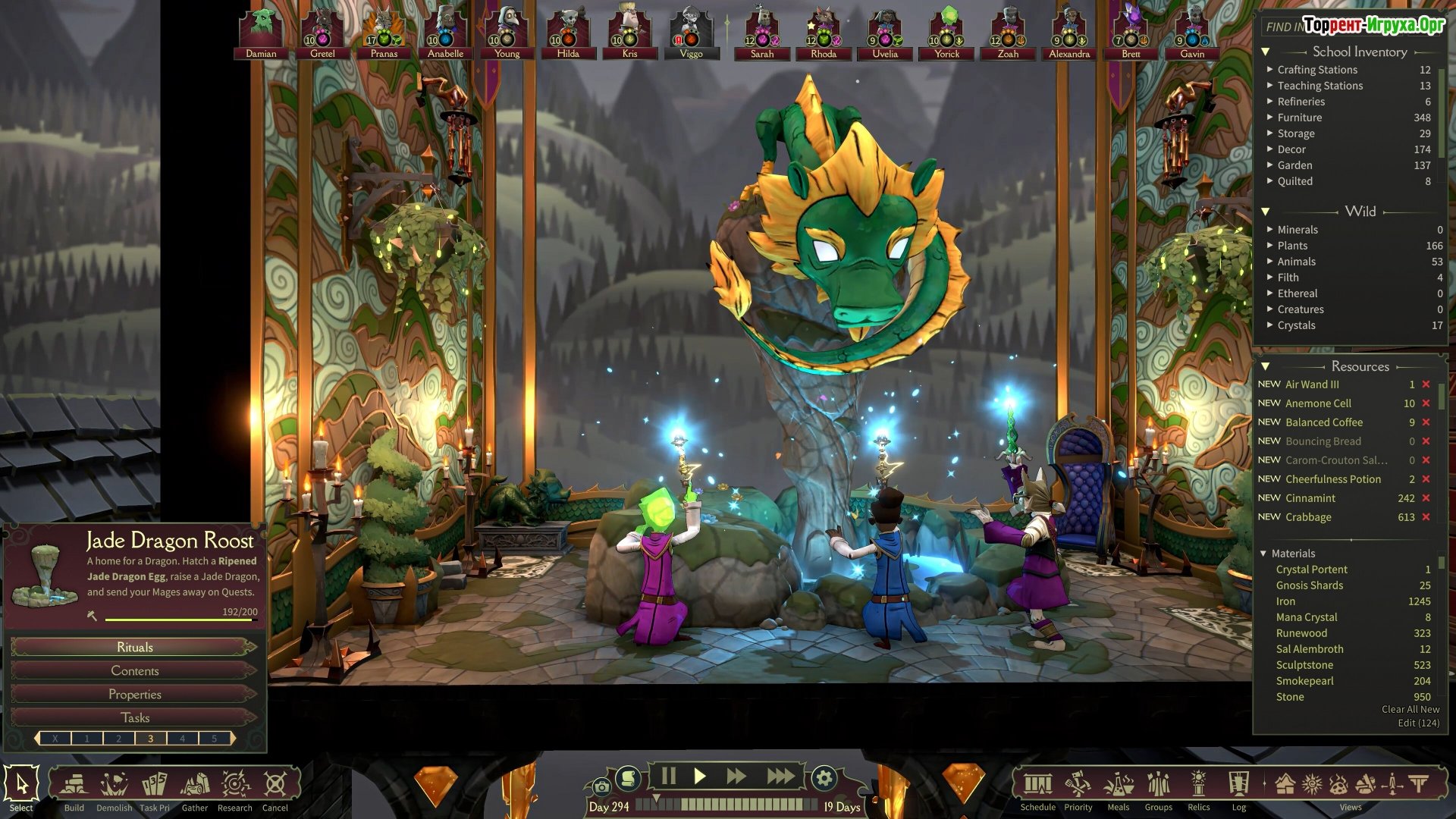Open the Properties section
The image size is (1456, 819).
[134, 694]
